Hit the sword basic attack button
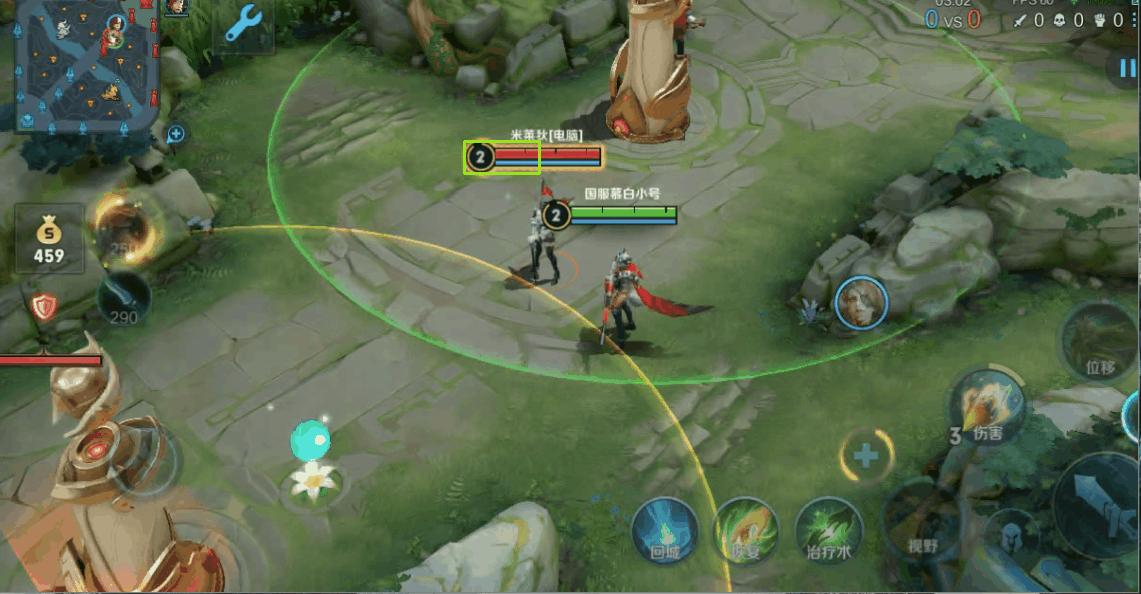The width and height of the screenshot is (1141, 594). (1097, 505)
